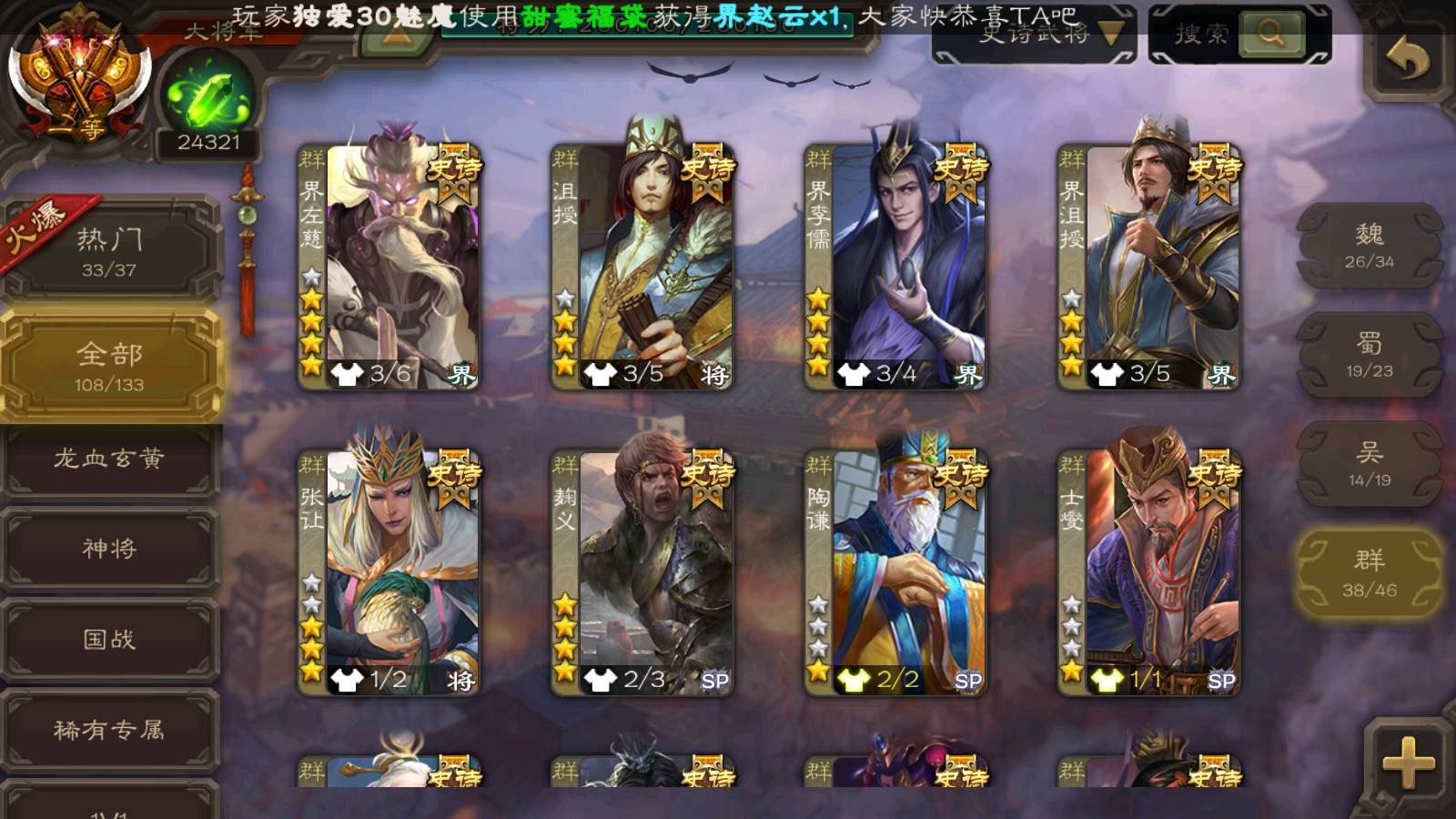Viewport: 1456px width, 819px height.
Task: Click the golden plus button
Action: (x=1408, y=761)
